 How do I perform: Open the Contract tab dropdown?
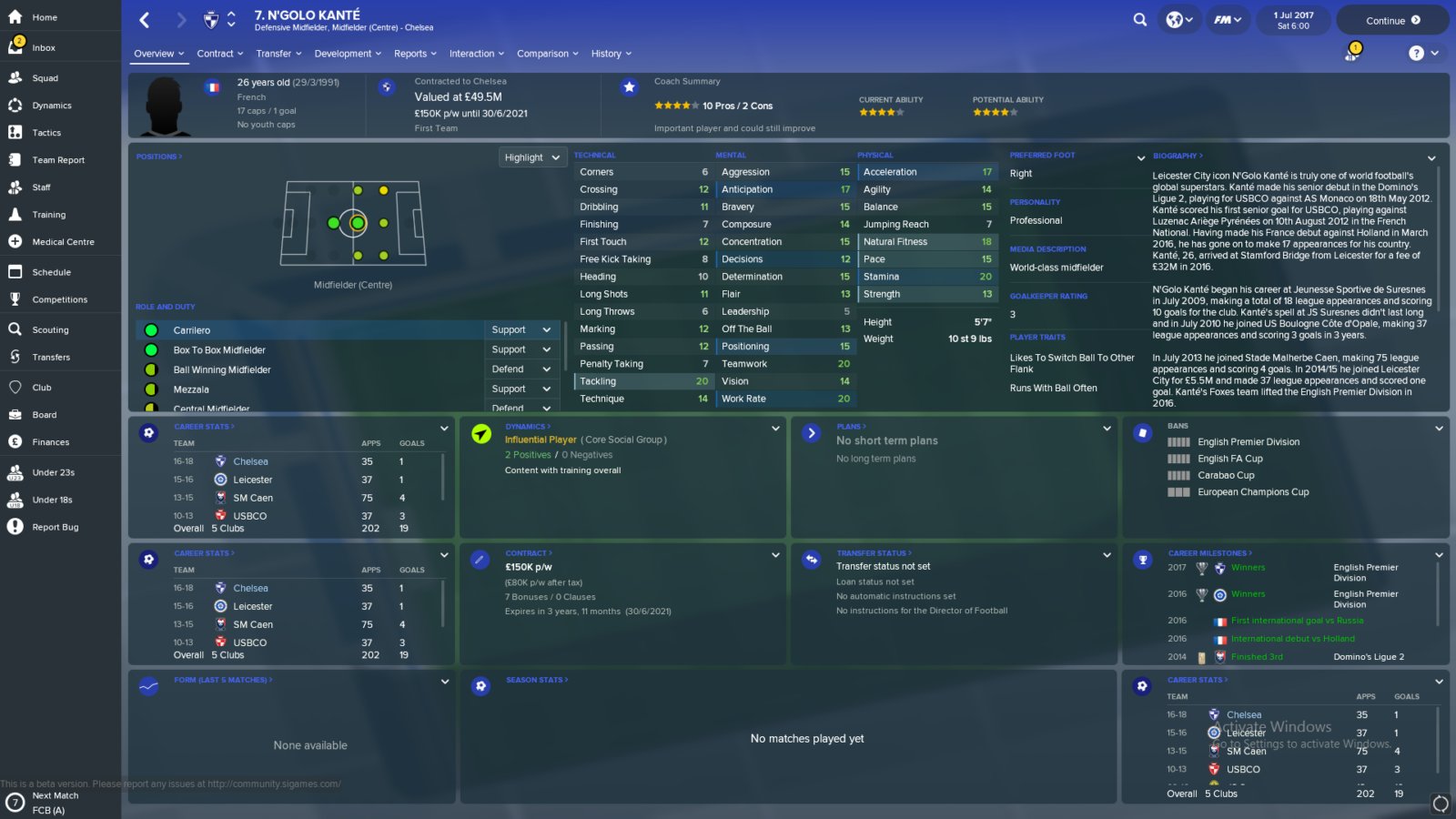click(x=220, y=54)
